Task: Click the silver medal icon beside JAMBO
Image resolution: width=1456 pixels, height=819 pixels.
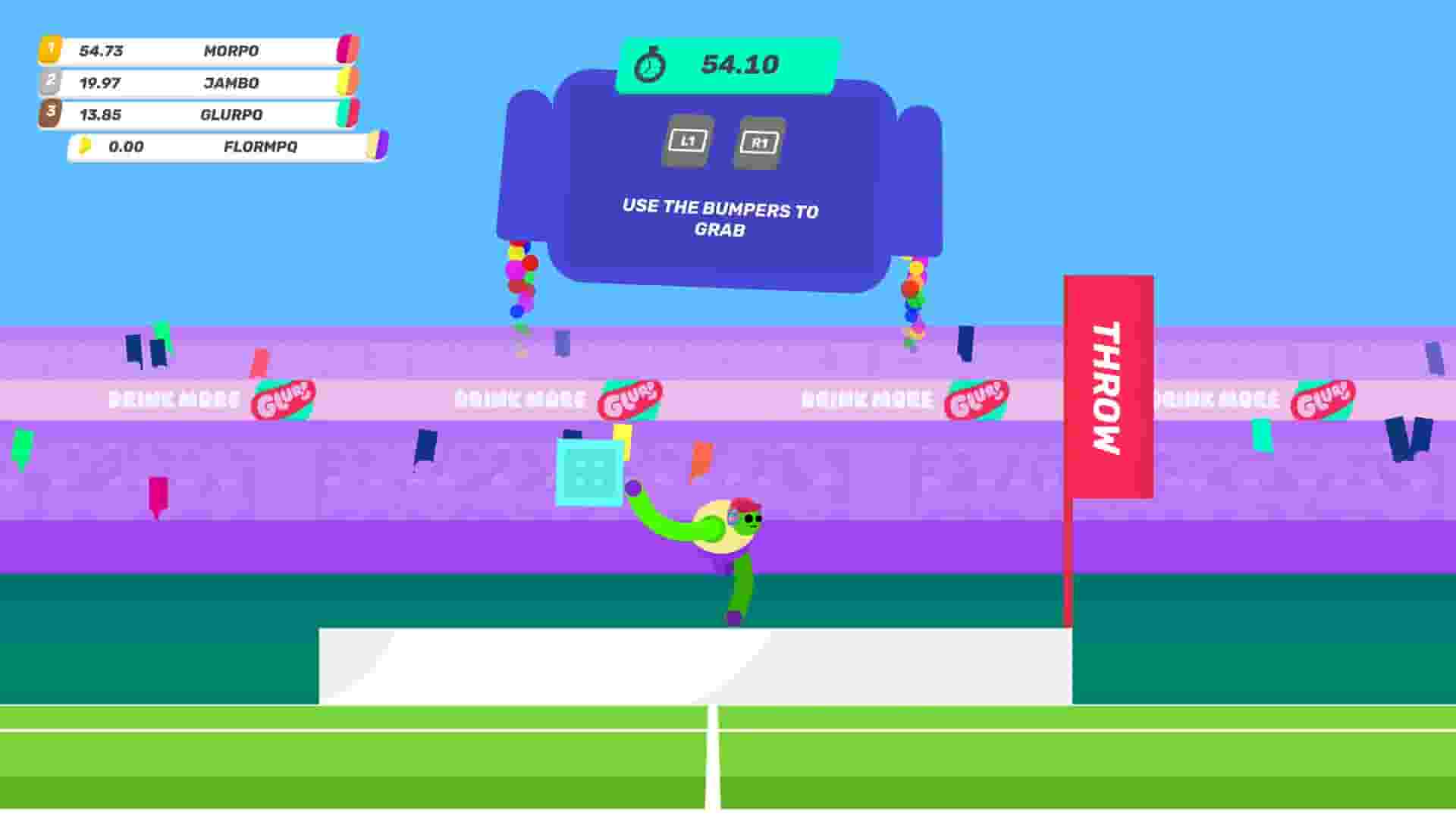Action: (x=49, y=83)
